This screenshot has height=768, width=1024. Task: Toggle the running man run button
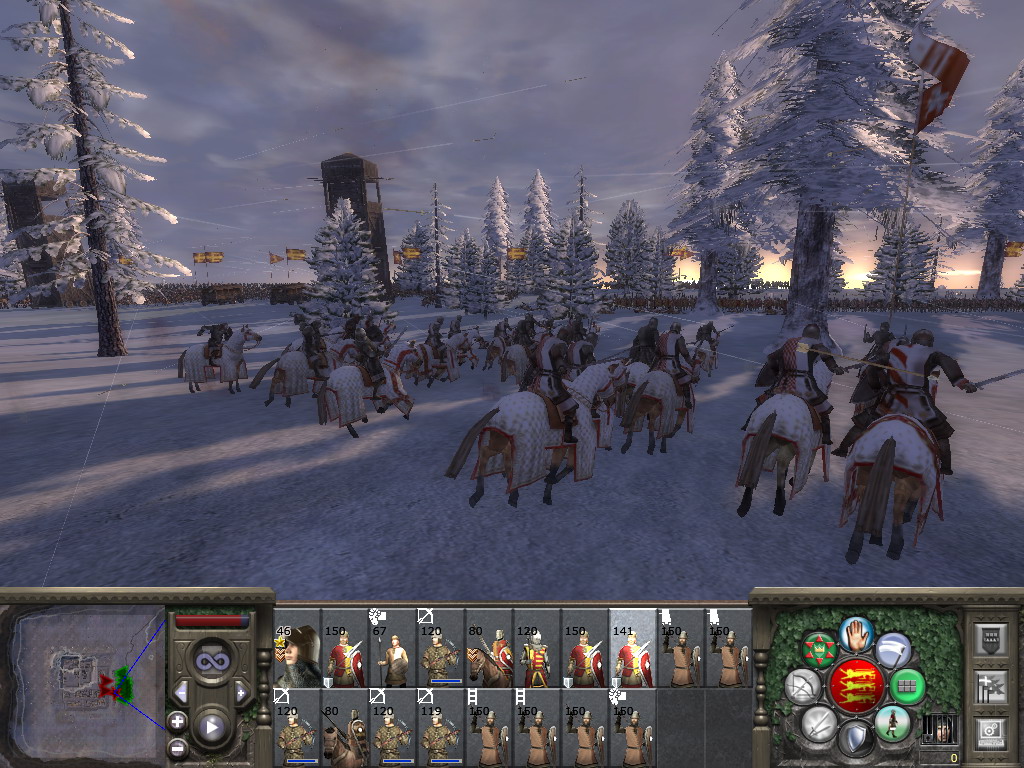click(892, 722)
